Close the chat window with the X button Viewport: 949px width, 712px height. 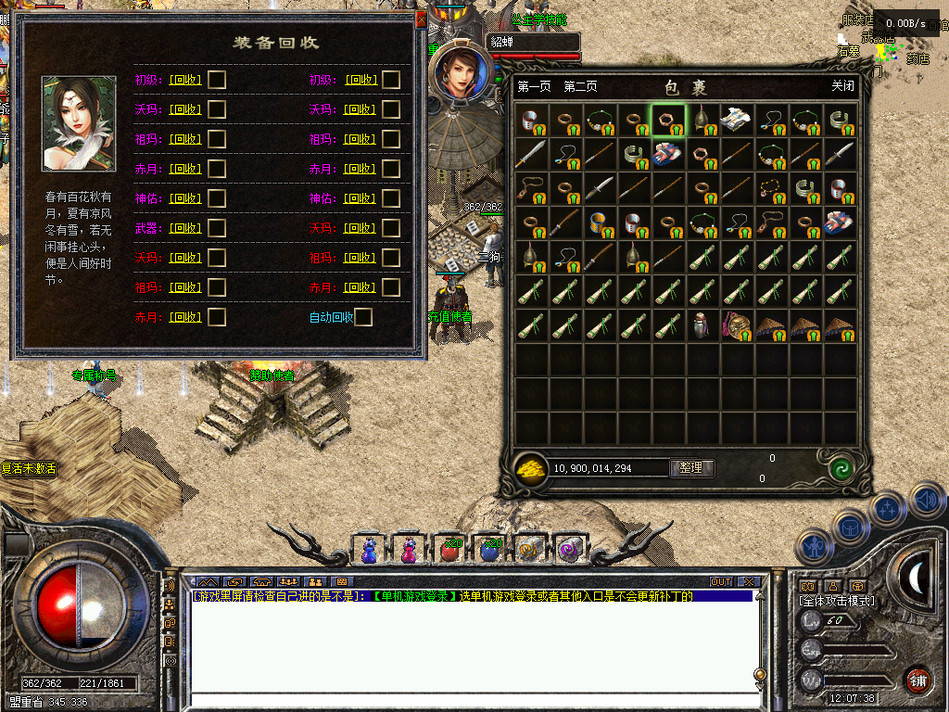click(x=749, y=581)
